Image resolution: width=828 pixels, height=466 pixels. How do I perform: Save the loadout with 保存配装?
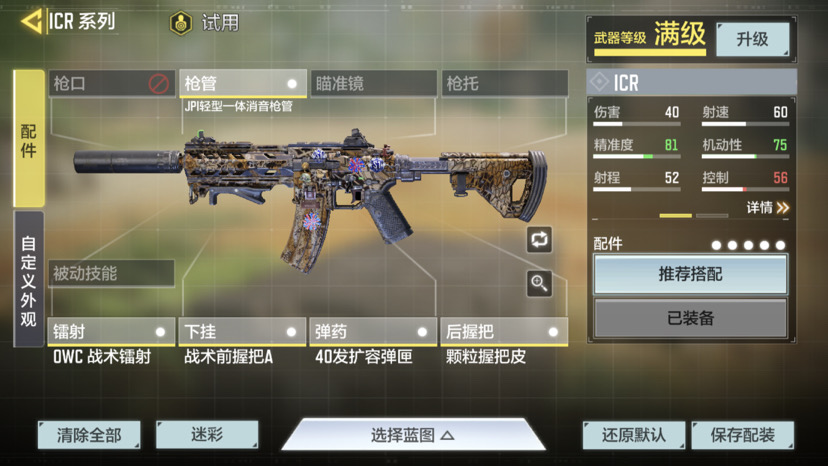coord(742,435)
